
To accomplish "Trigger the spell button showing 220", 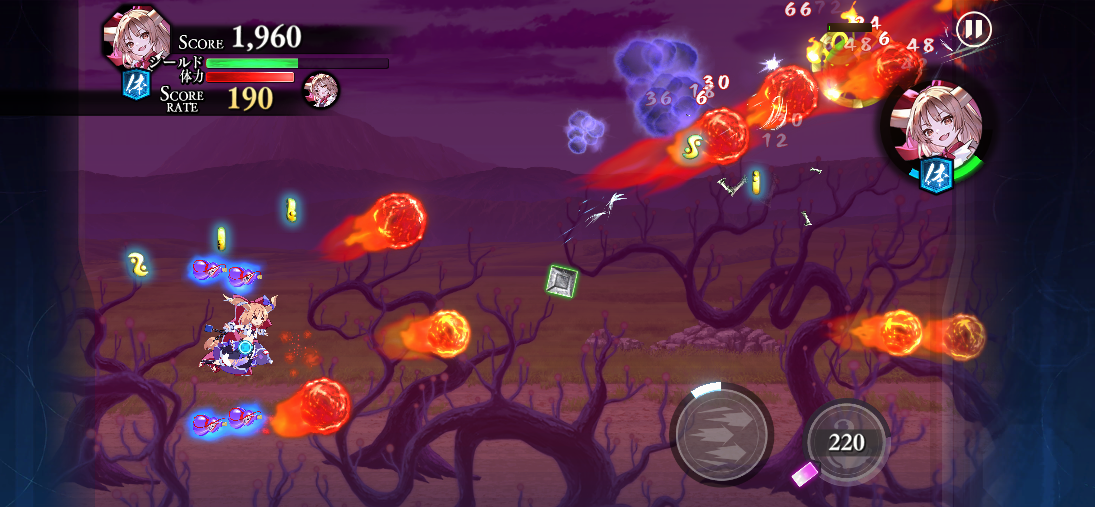I will point(846,441).
